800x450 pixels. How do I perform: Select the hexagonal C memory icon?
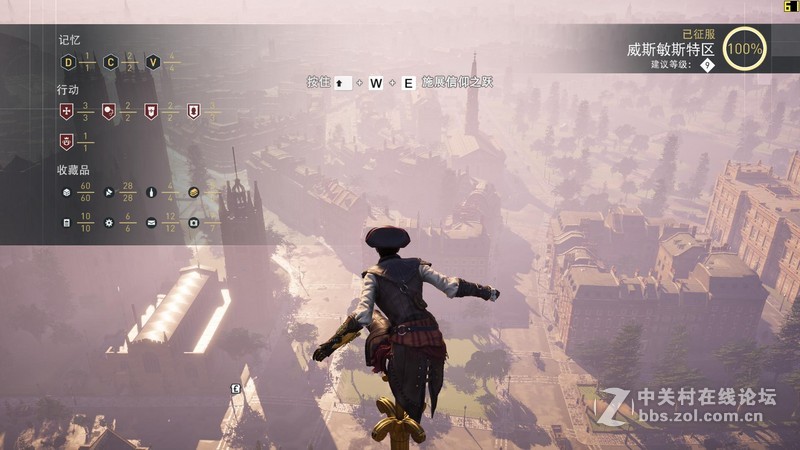click(111, 62)
